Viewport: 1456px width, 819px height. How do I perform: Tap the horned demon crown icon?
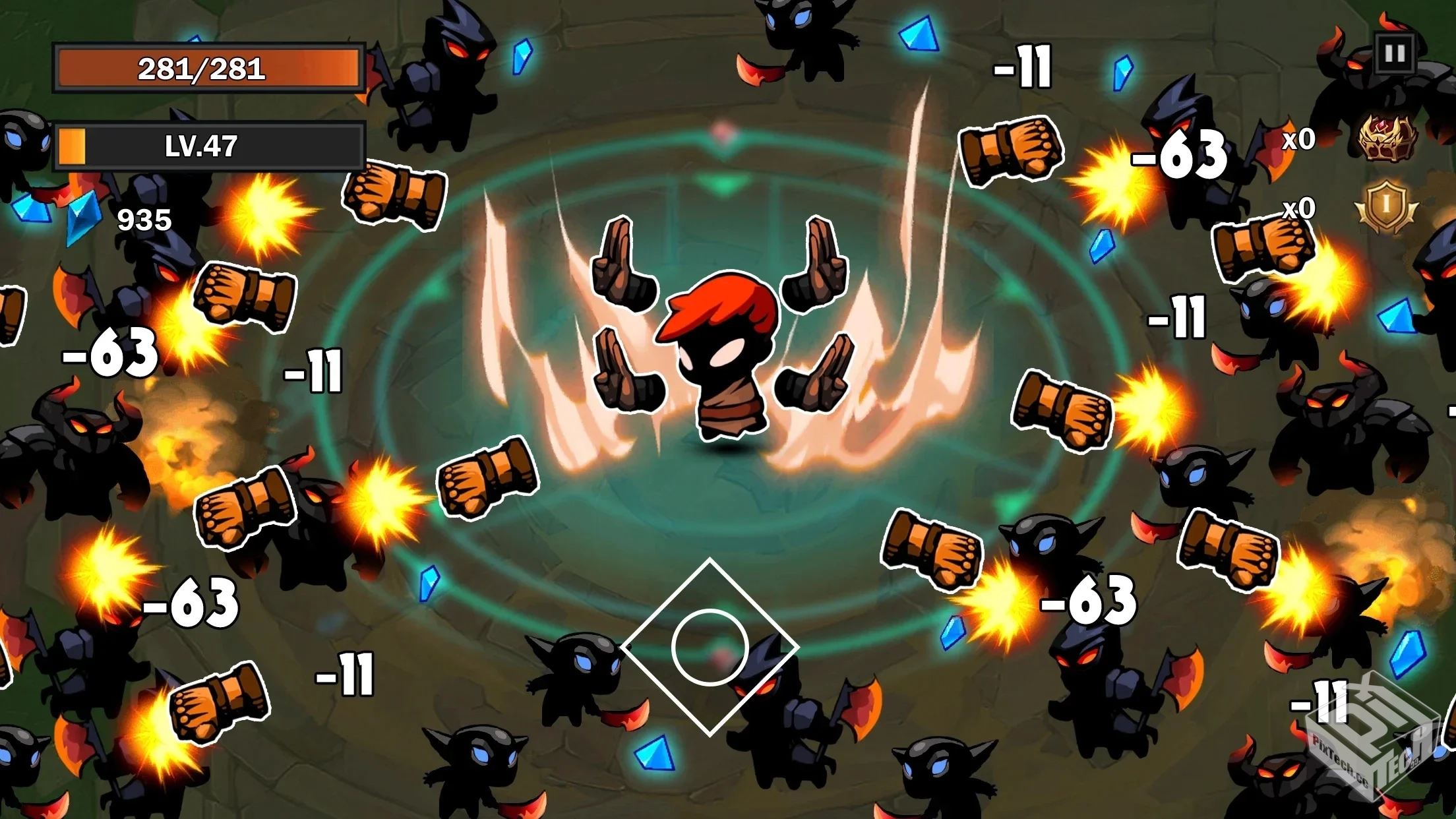point(1387,137)
